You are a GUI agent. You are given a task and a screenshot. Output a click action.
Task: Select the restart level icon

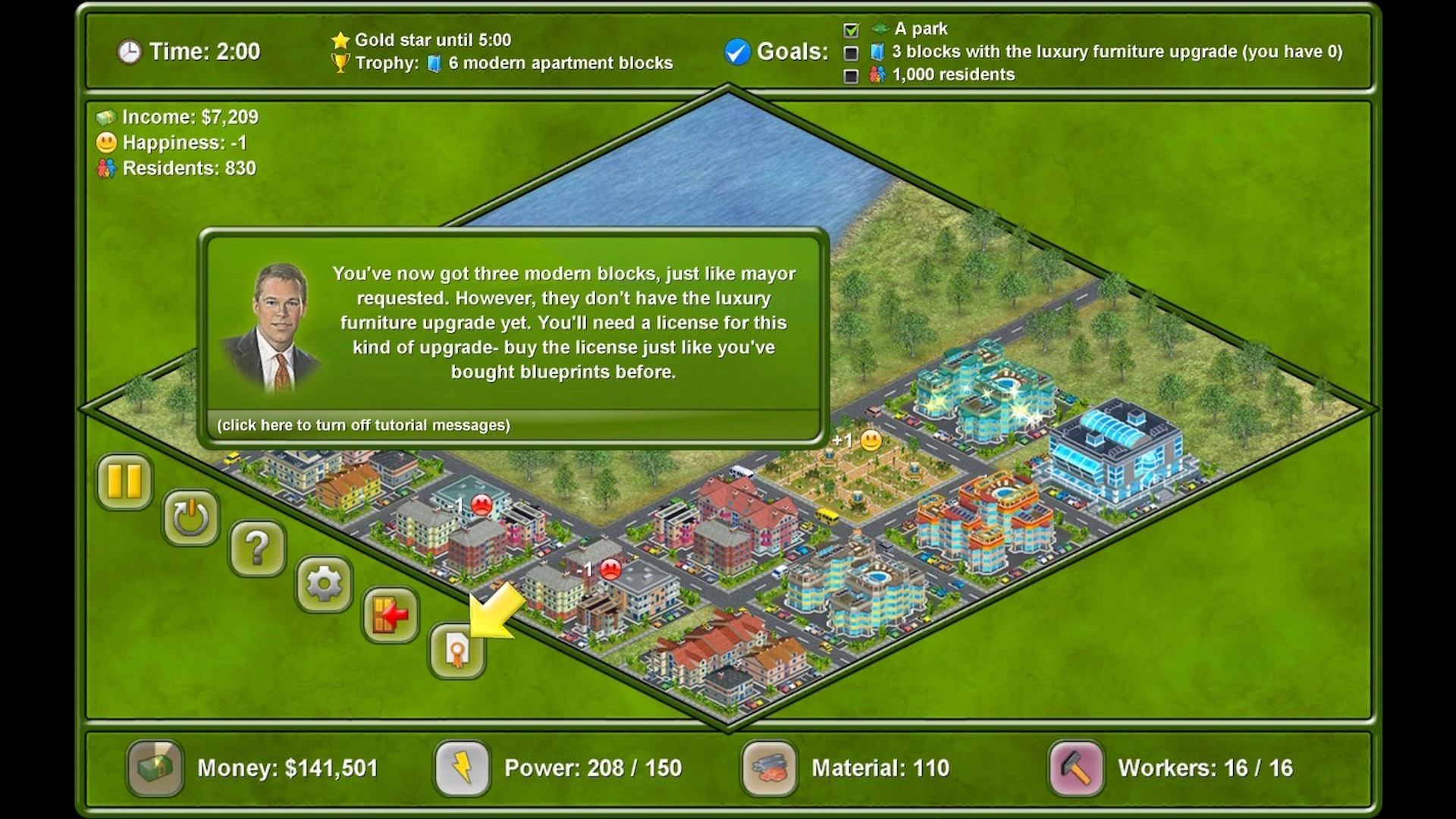[190, 517]
